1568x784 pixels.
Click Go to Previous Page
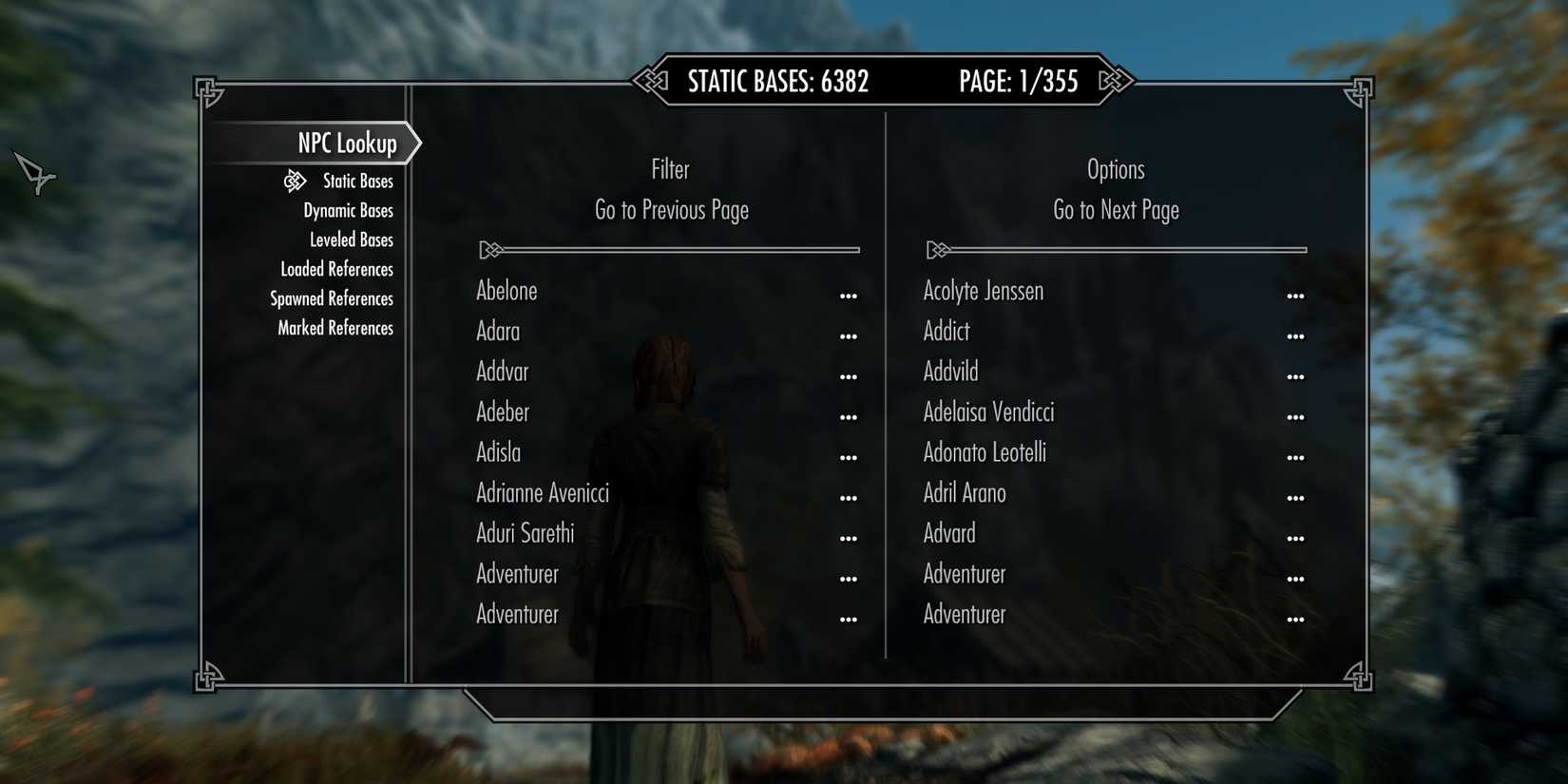click(x=671, y=210)
